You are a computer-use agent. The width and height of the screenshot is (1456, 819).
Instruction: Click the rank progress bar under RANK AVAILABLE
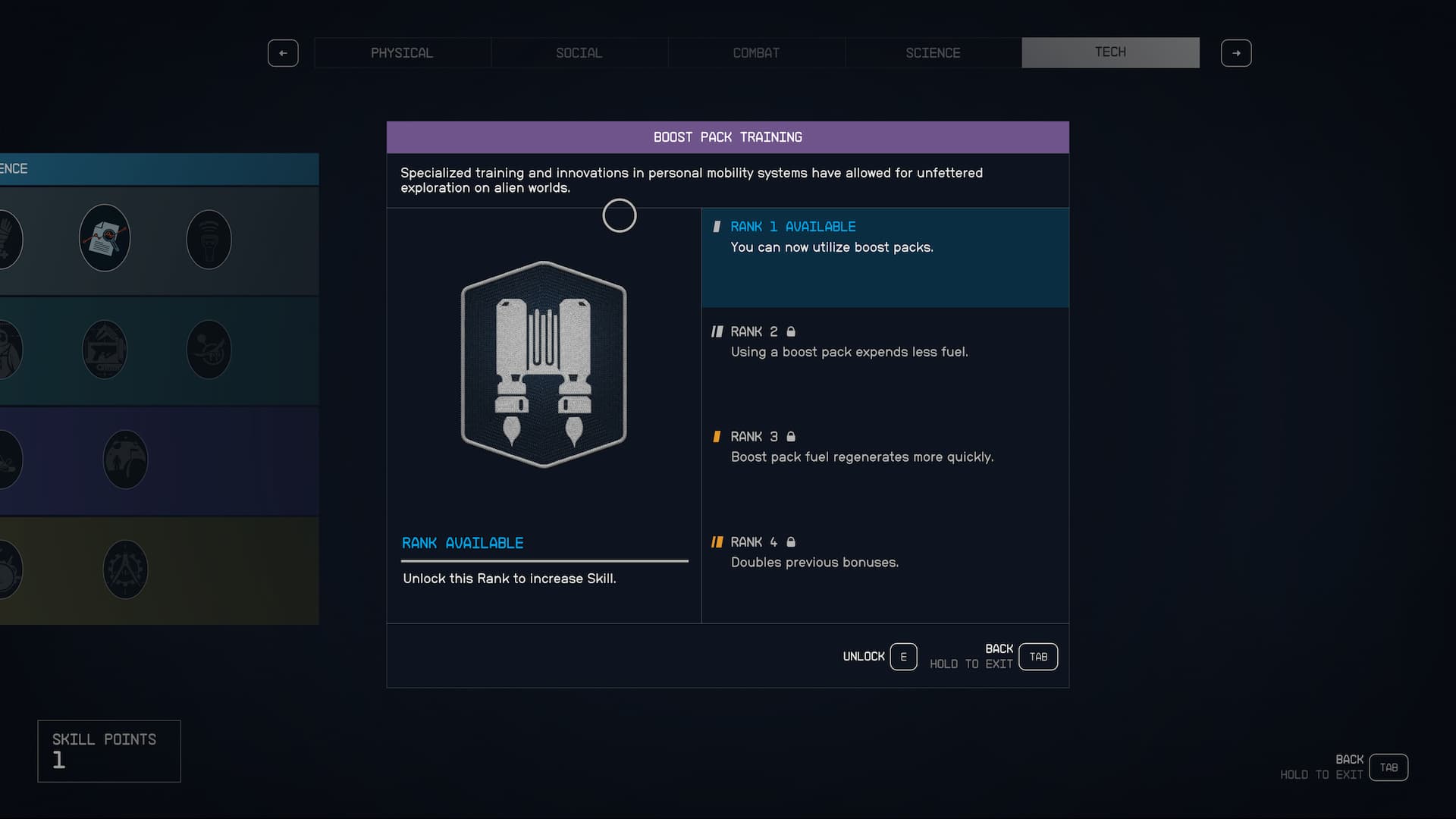click(544, 561)
